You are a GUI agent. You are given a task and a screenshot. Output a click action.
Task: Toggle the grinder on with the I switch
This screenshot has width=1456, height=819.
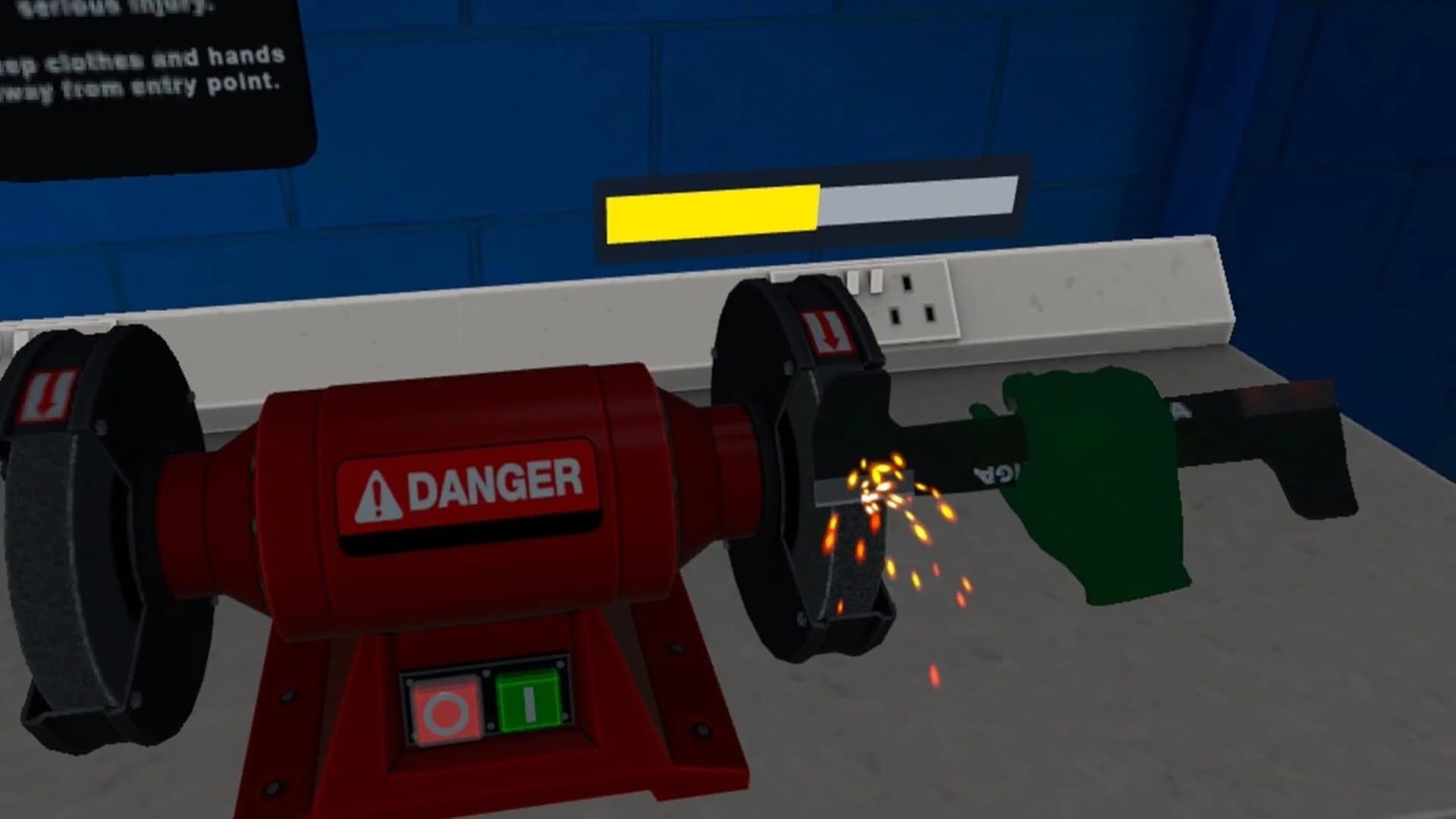[x=531, y=701]
